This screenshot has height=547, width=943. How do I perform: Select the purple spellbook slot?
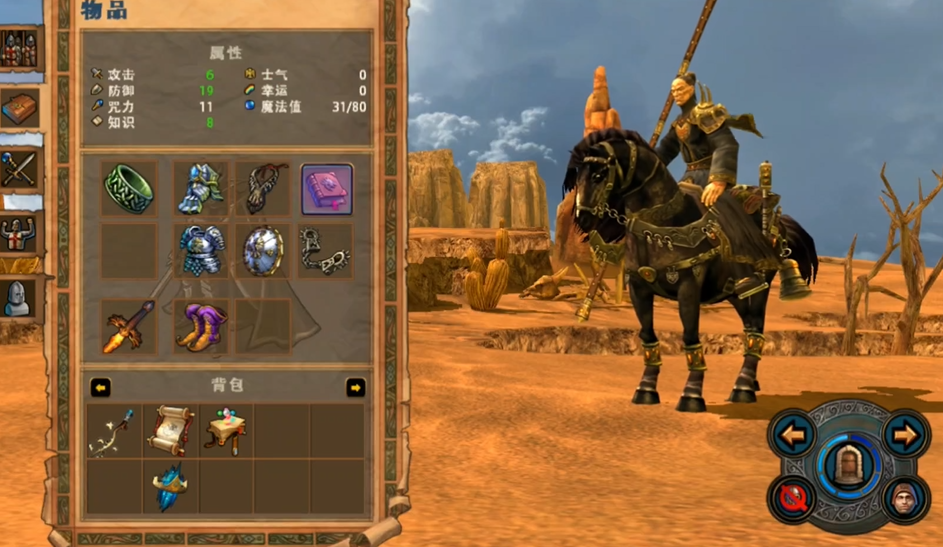(x=327, y=189)
